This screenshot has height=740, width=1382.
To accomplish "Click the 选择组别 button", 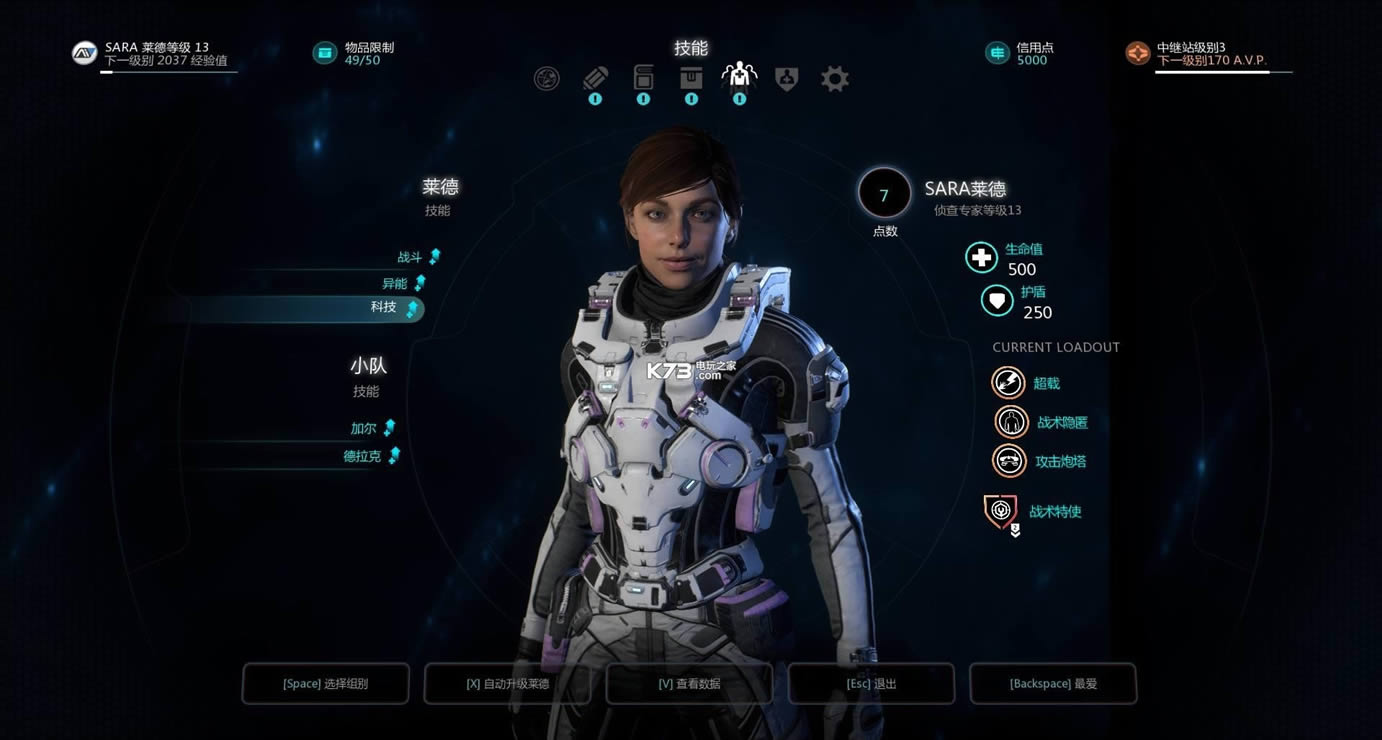I will click(x=326, y=684).
